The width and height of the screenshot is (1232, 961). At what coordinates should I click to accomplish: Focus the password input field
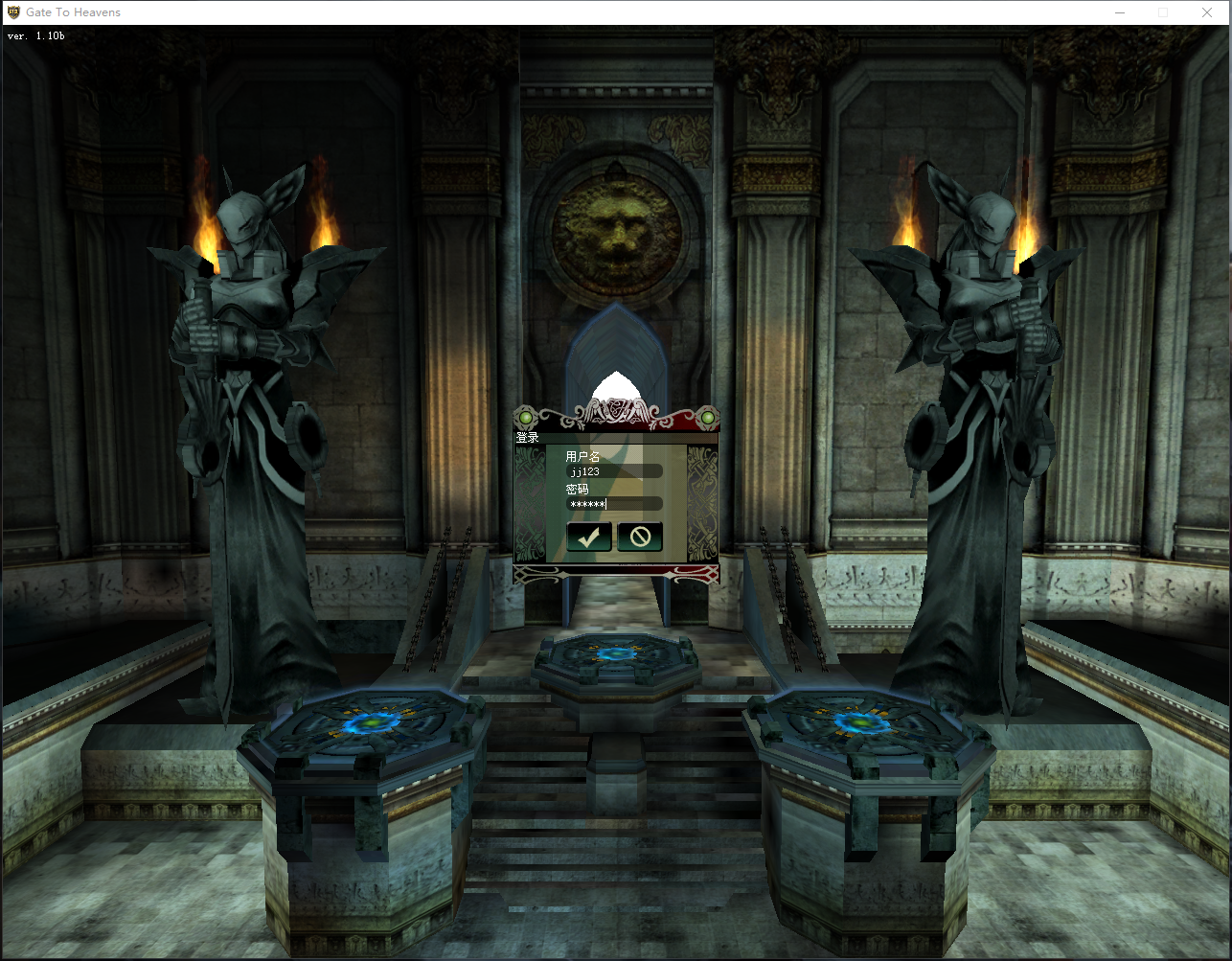[x=613, y=504]
